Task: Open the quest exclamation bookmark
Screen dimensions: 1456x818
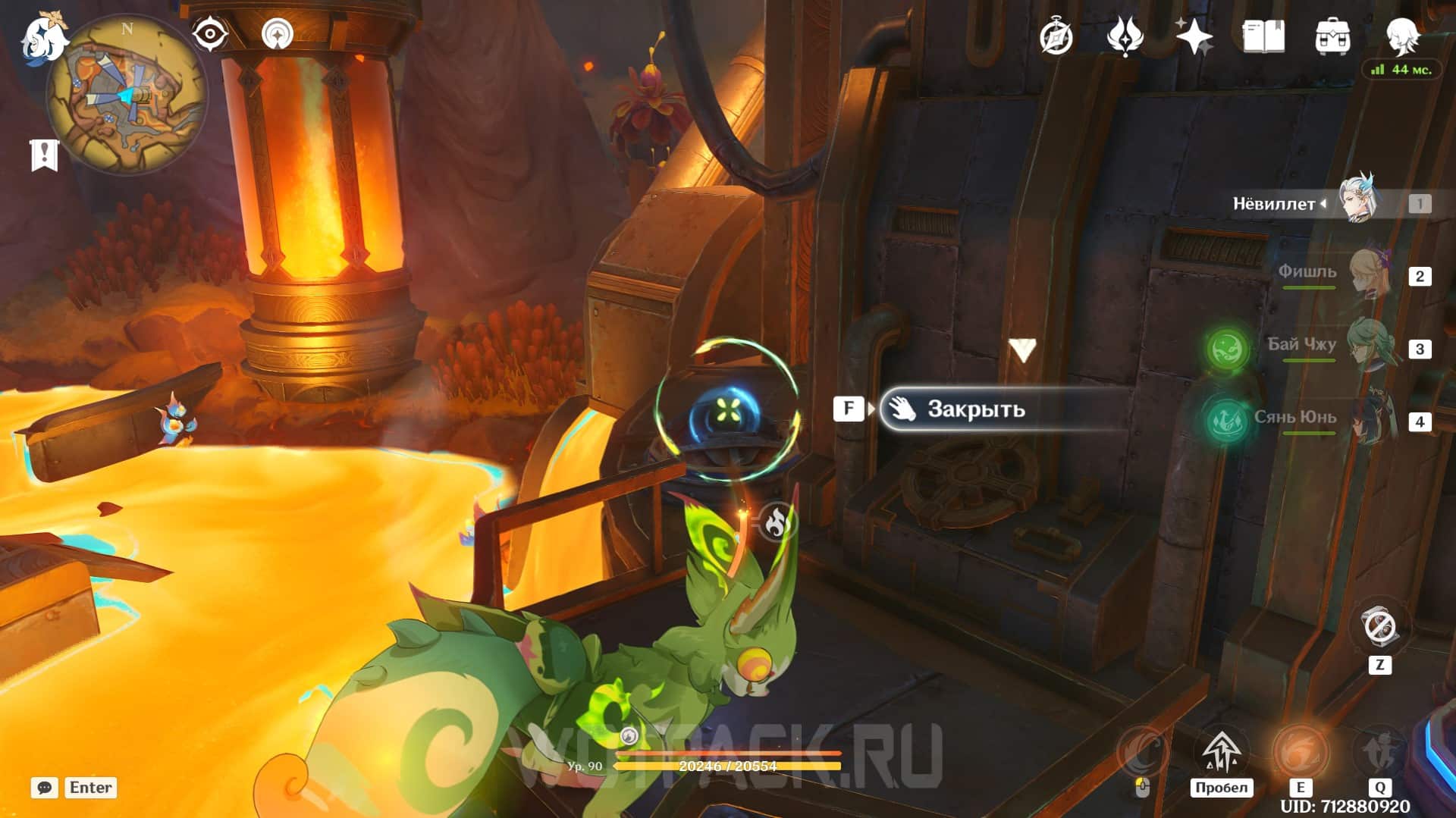Action: tap(44, 155)
